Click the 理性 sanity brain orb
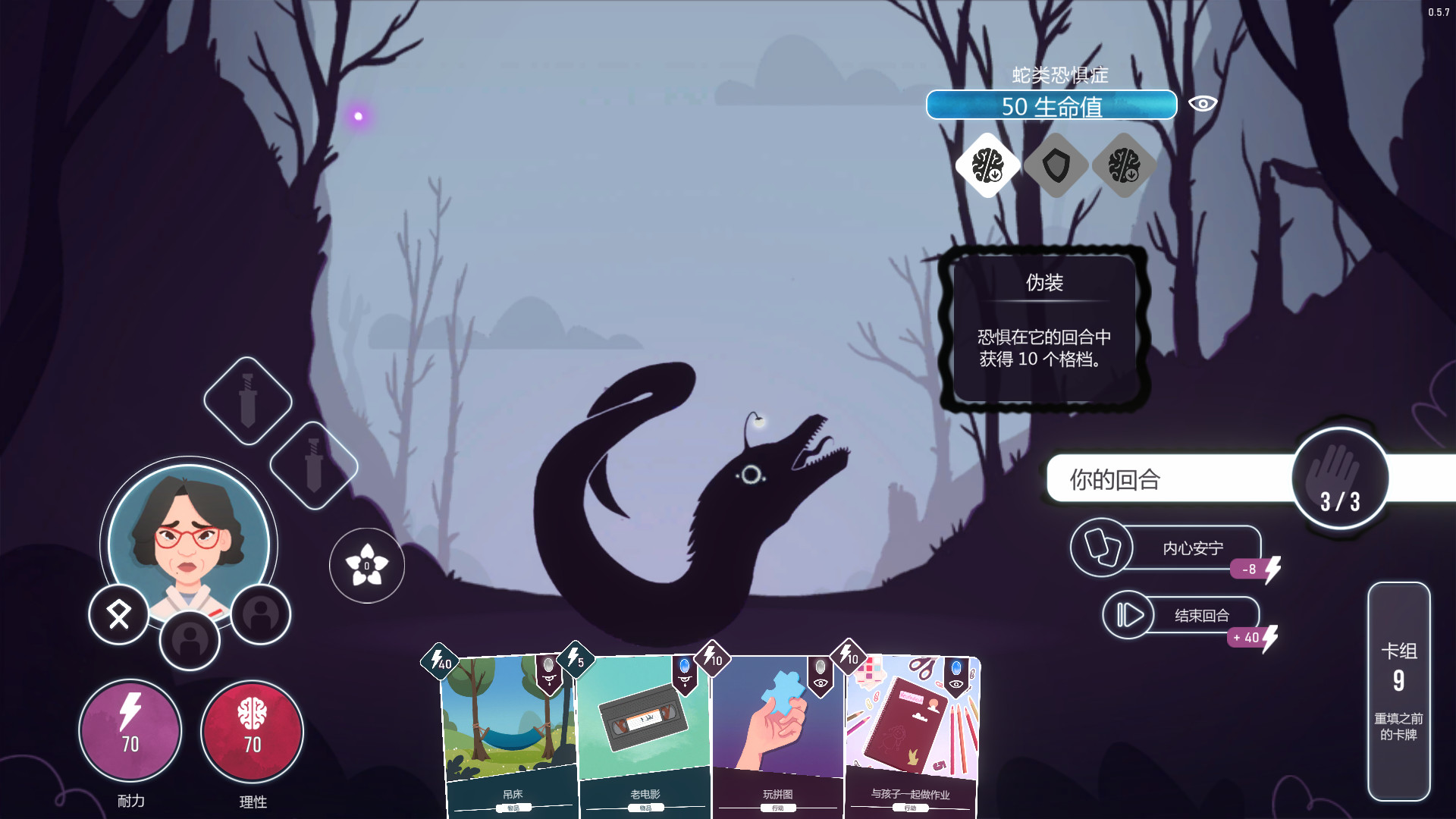Image resolution: width=1456 pixels, height=819 pixels. point(253,731)
